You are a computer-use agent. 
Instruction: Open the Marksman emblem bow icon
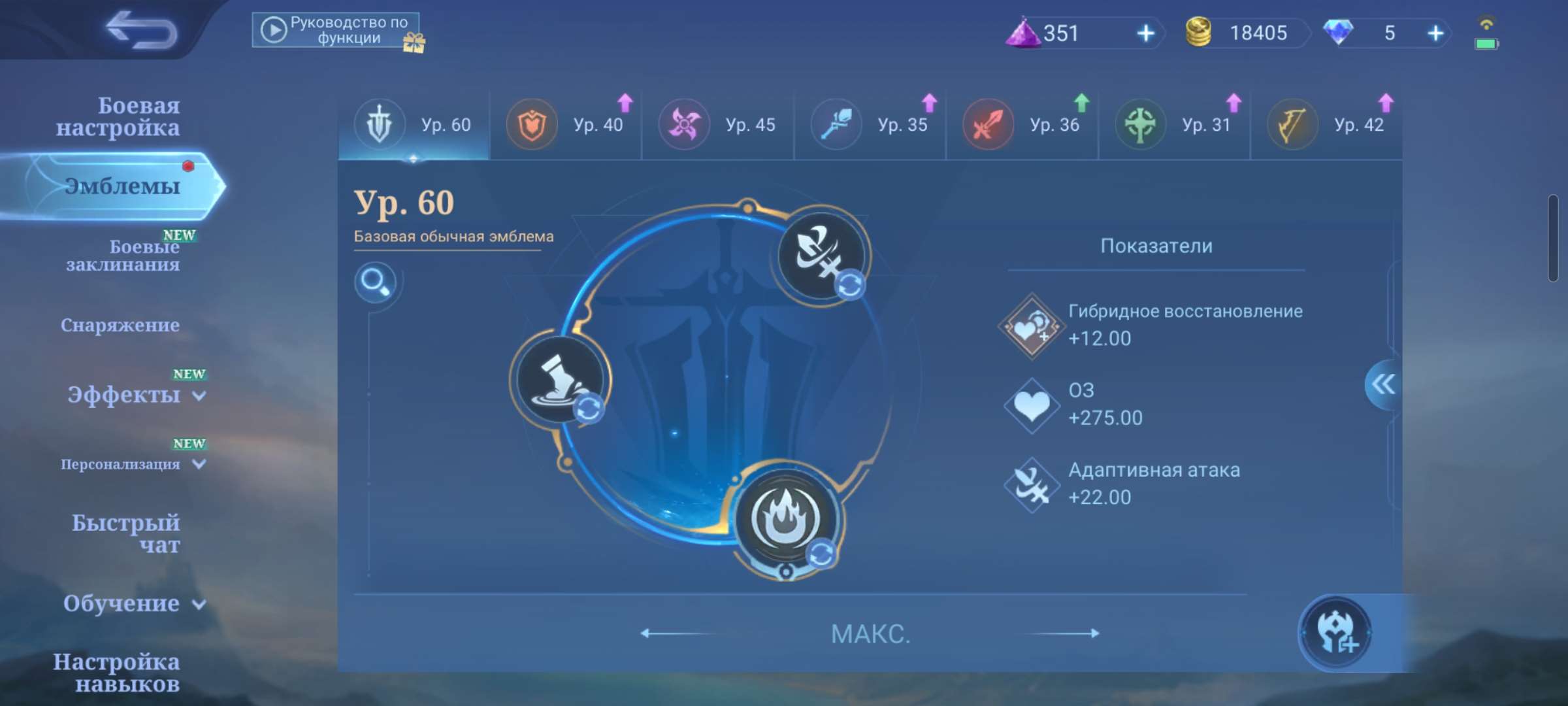(1294, 123)
